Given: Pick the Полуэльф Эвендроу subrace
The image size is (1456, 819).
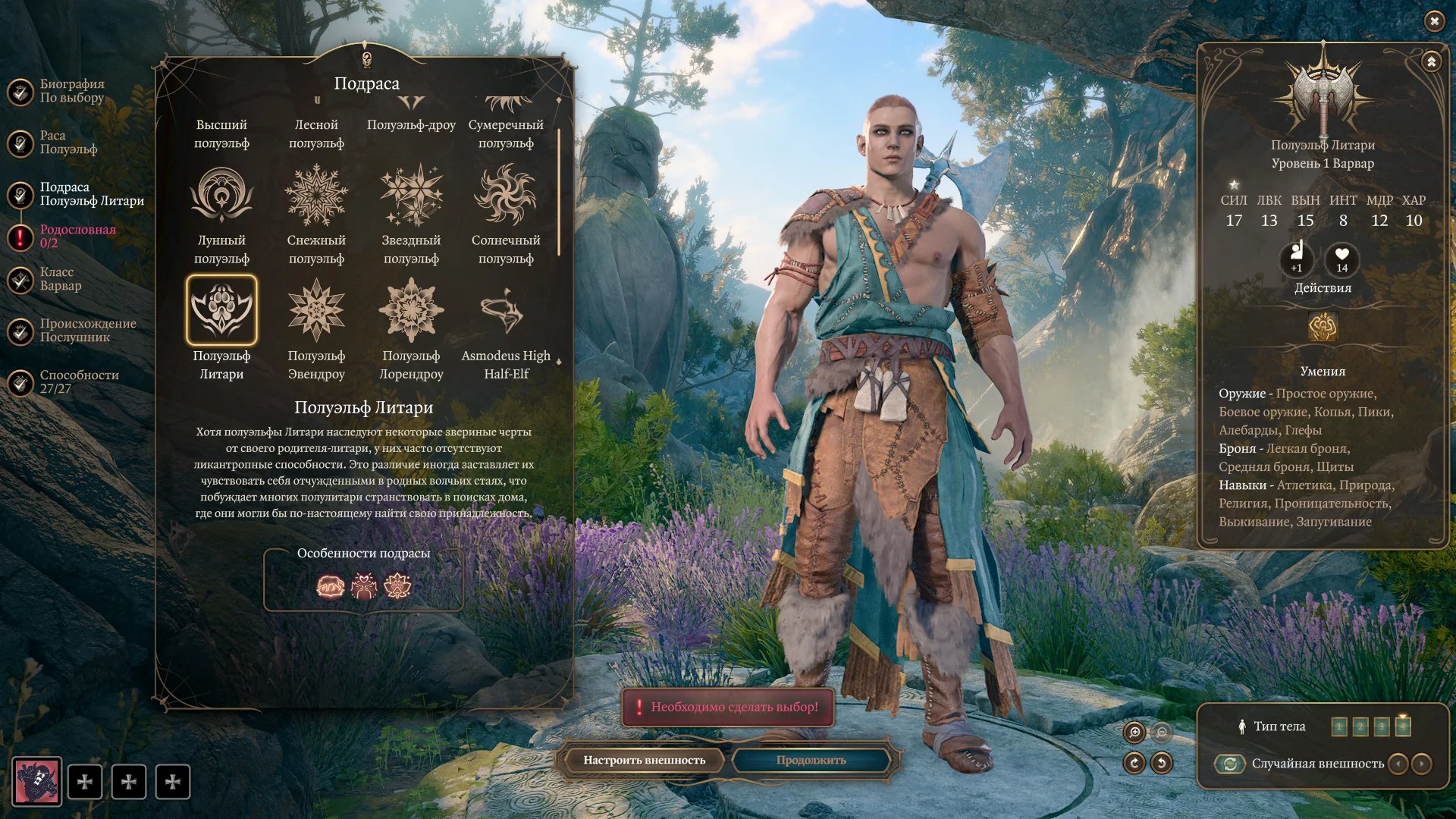Looking at the screenshot, I should 316,310.
